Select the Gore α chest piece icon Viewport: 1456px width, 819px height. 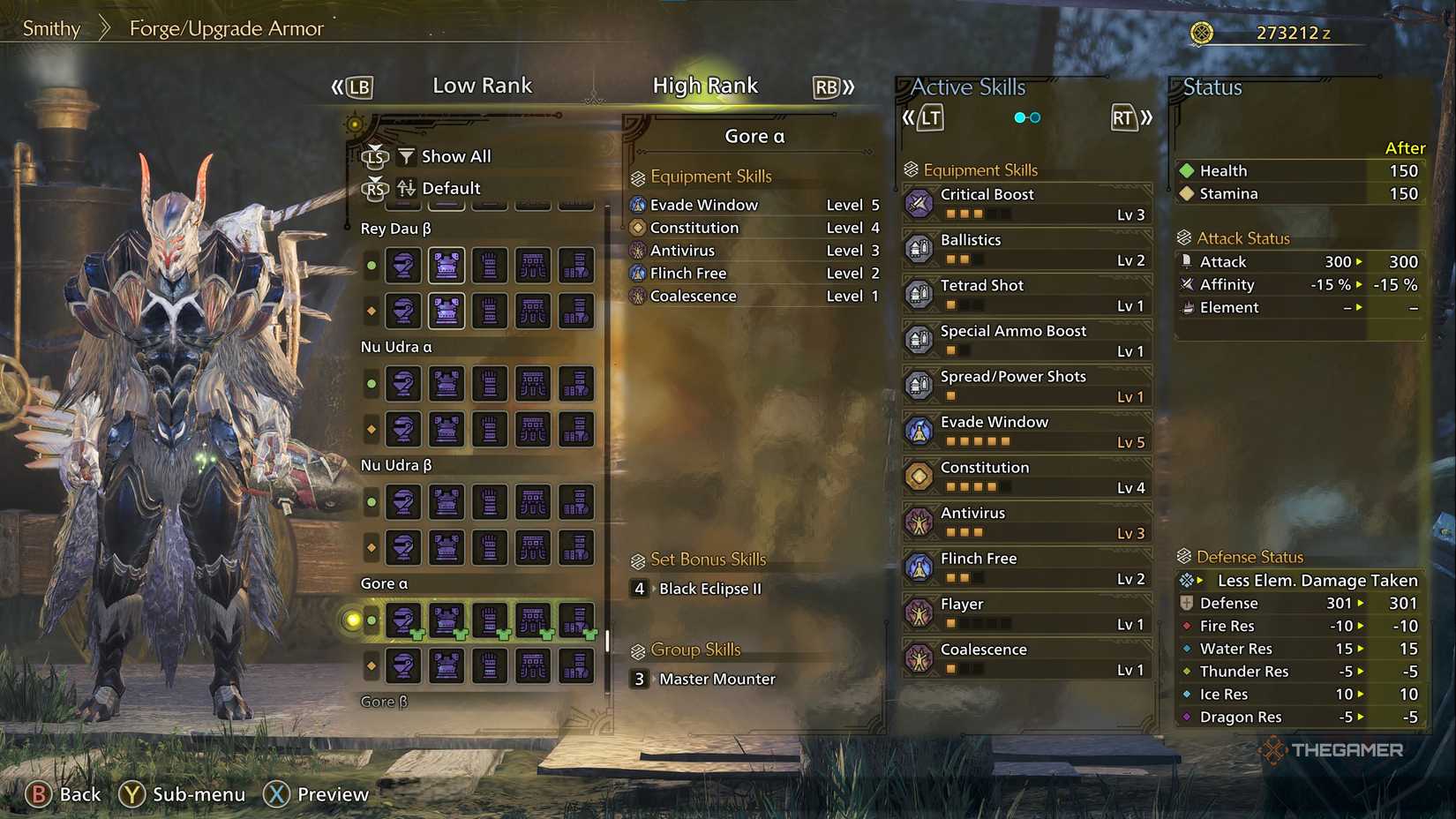point(447,620)
